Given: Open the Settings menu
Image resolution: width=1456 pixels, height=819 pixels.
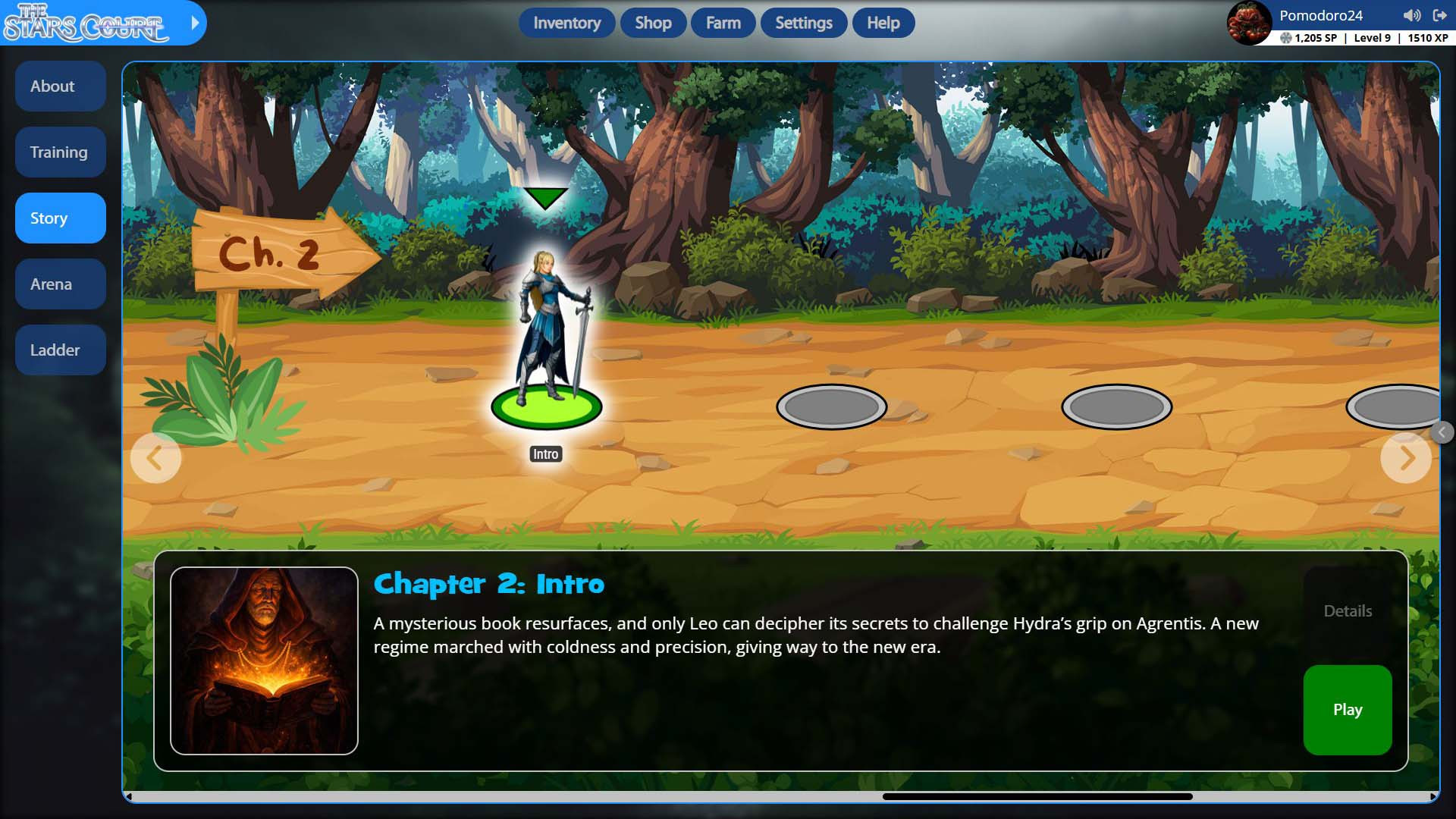Looking at the screenshot, I should [x=803, y=23].
